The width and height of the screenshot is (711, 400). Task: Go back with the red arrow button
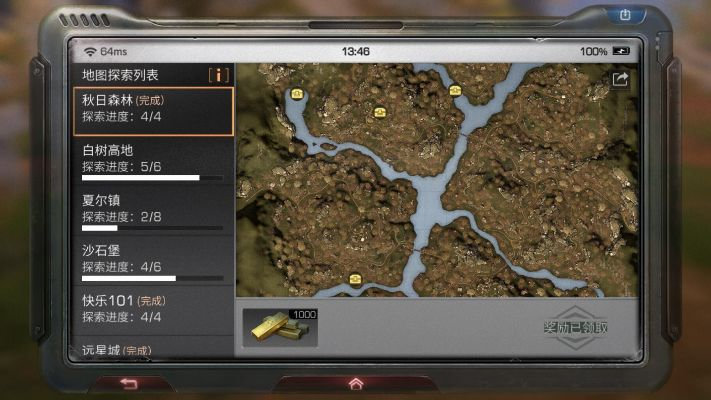[x=128, y=382]
